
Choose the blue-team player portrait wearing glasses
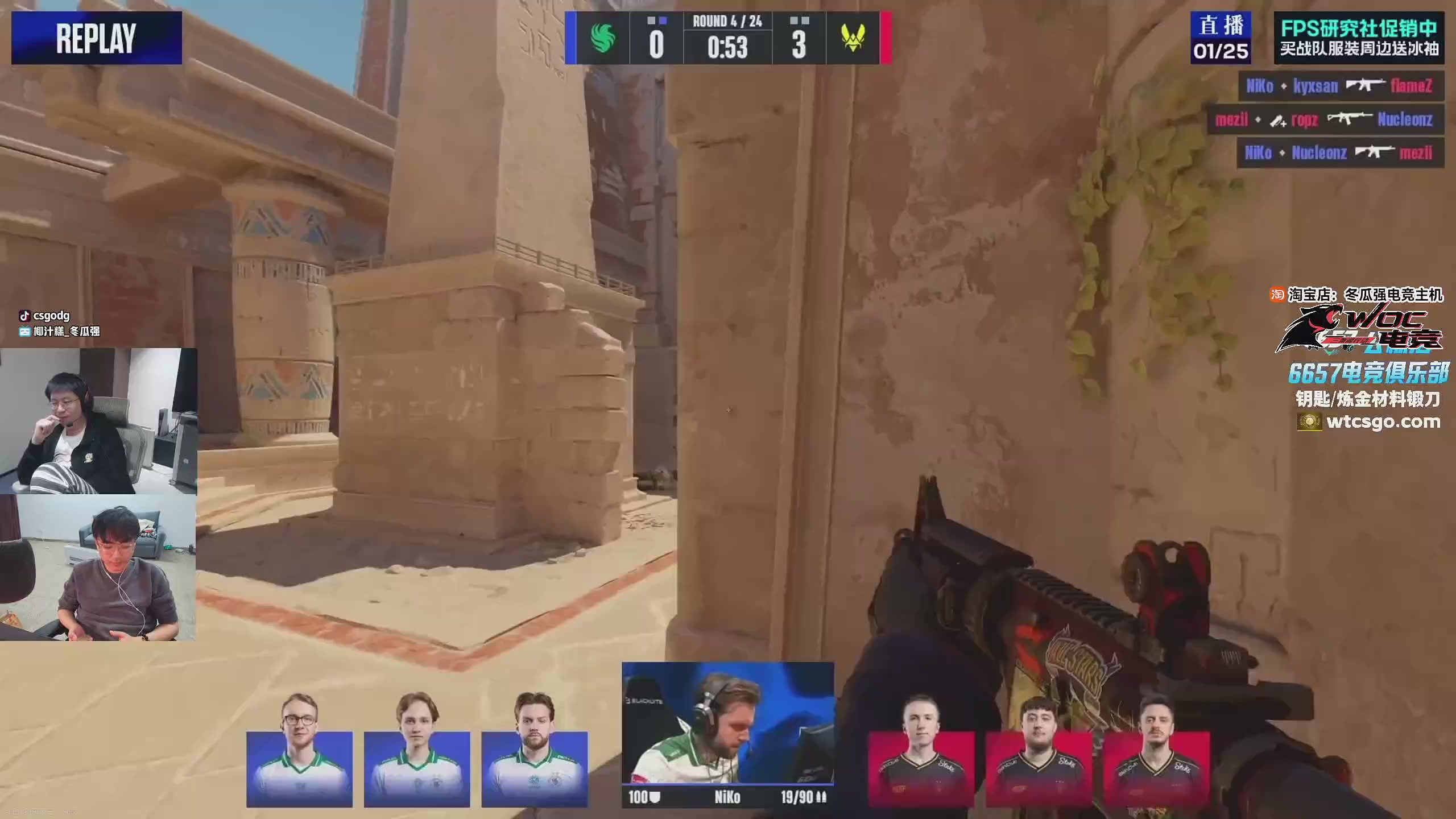(x=299, y=751)
